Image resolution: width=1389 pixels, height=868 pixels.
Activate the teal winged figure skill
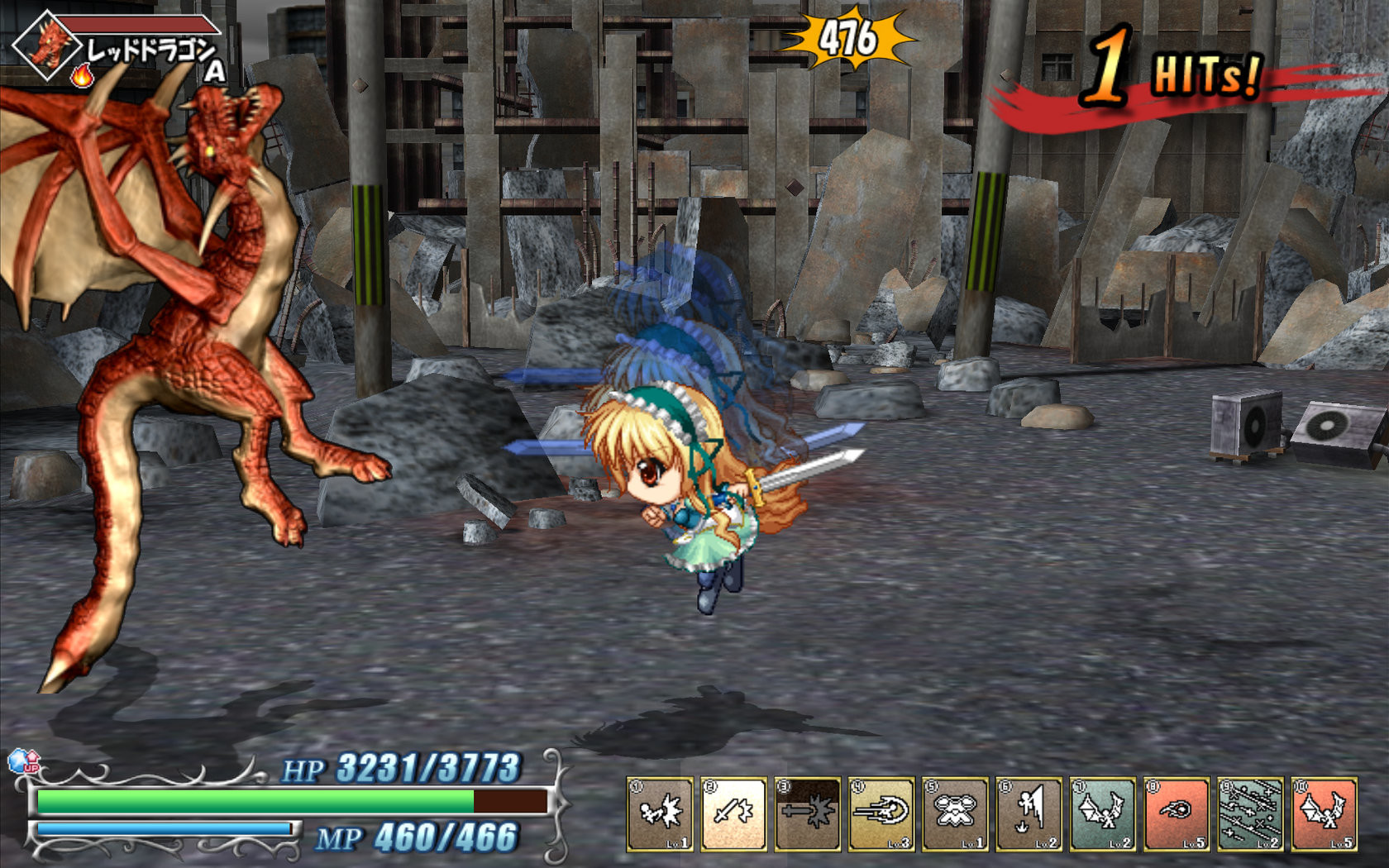(1103, 814)
